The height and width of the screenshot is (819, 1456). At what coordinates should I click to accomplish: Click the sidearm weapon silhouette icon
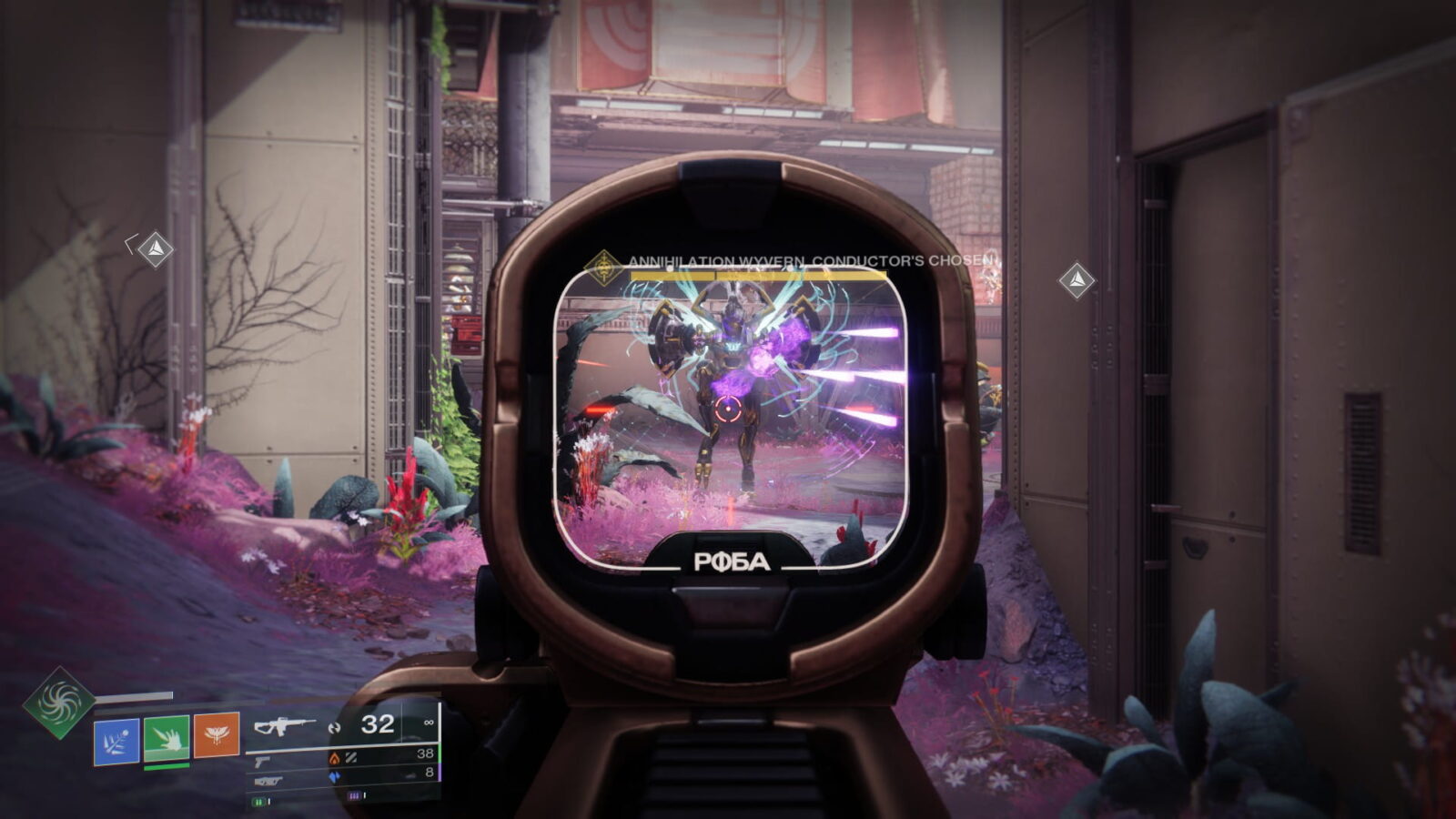260,763
